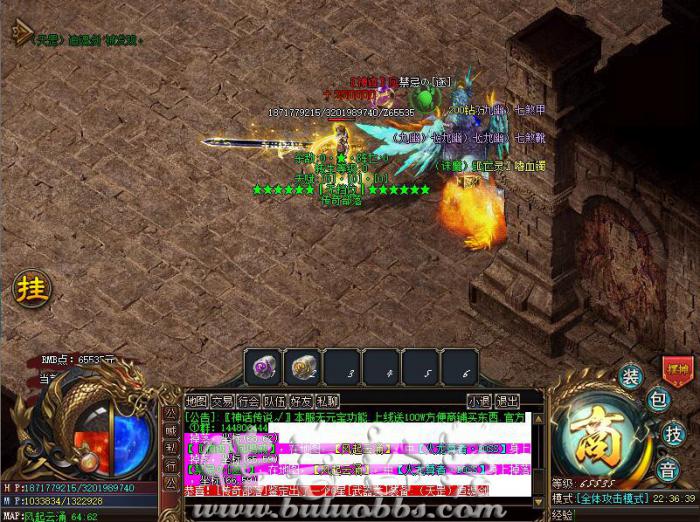Open the 装 equipment panel
The height and width of the screenshot is (522, 700).
pyautogui.click(x=630, y=376)
